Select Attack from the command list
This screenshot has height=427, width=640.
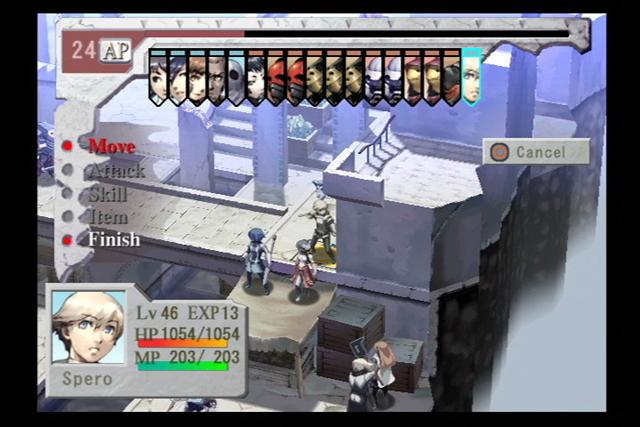pos(116,170)
